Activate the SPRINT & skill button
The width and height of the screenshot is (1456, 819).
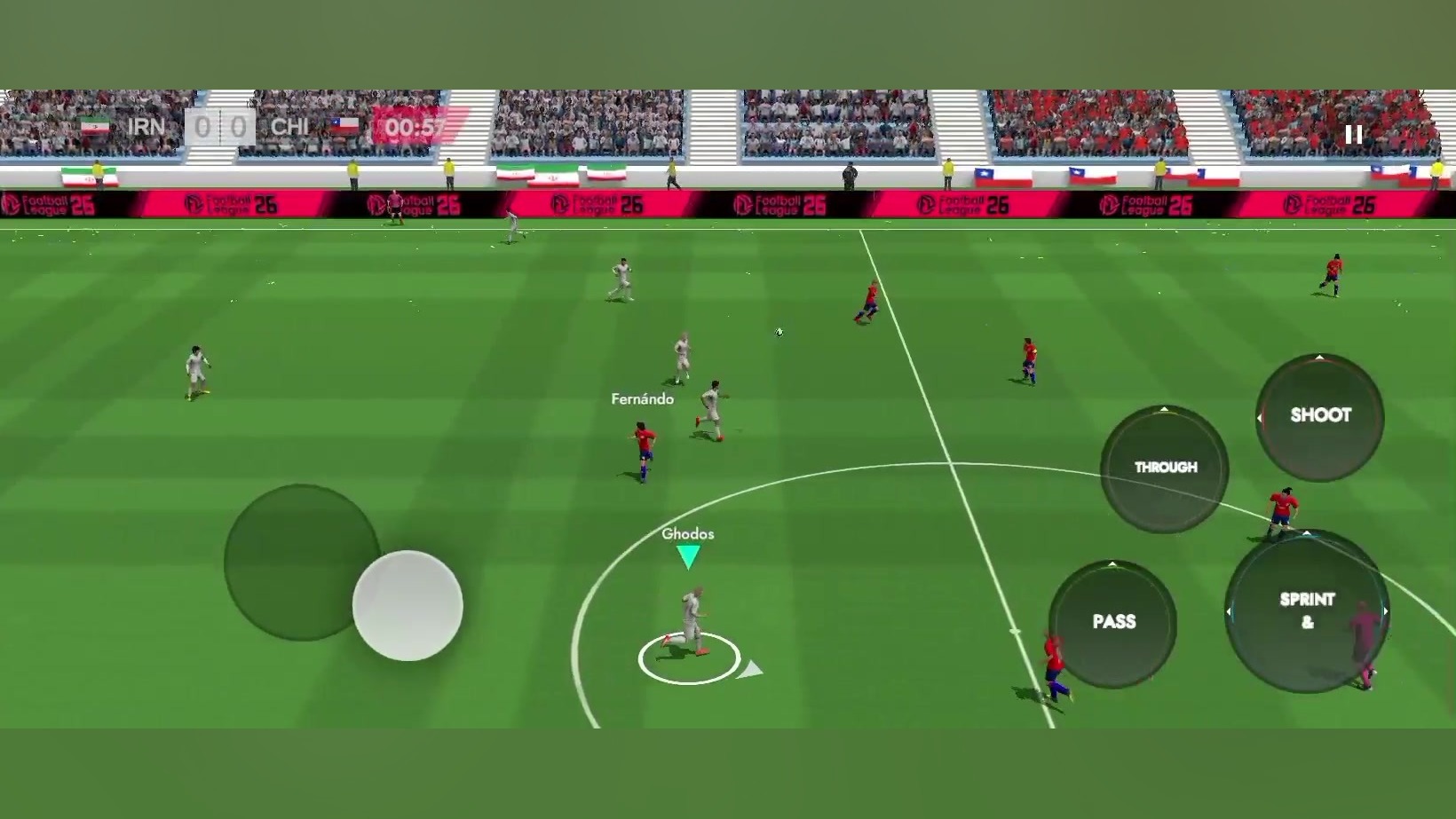click(1307, 610)
